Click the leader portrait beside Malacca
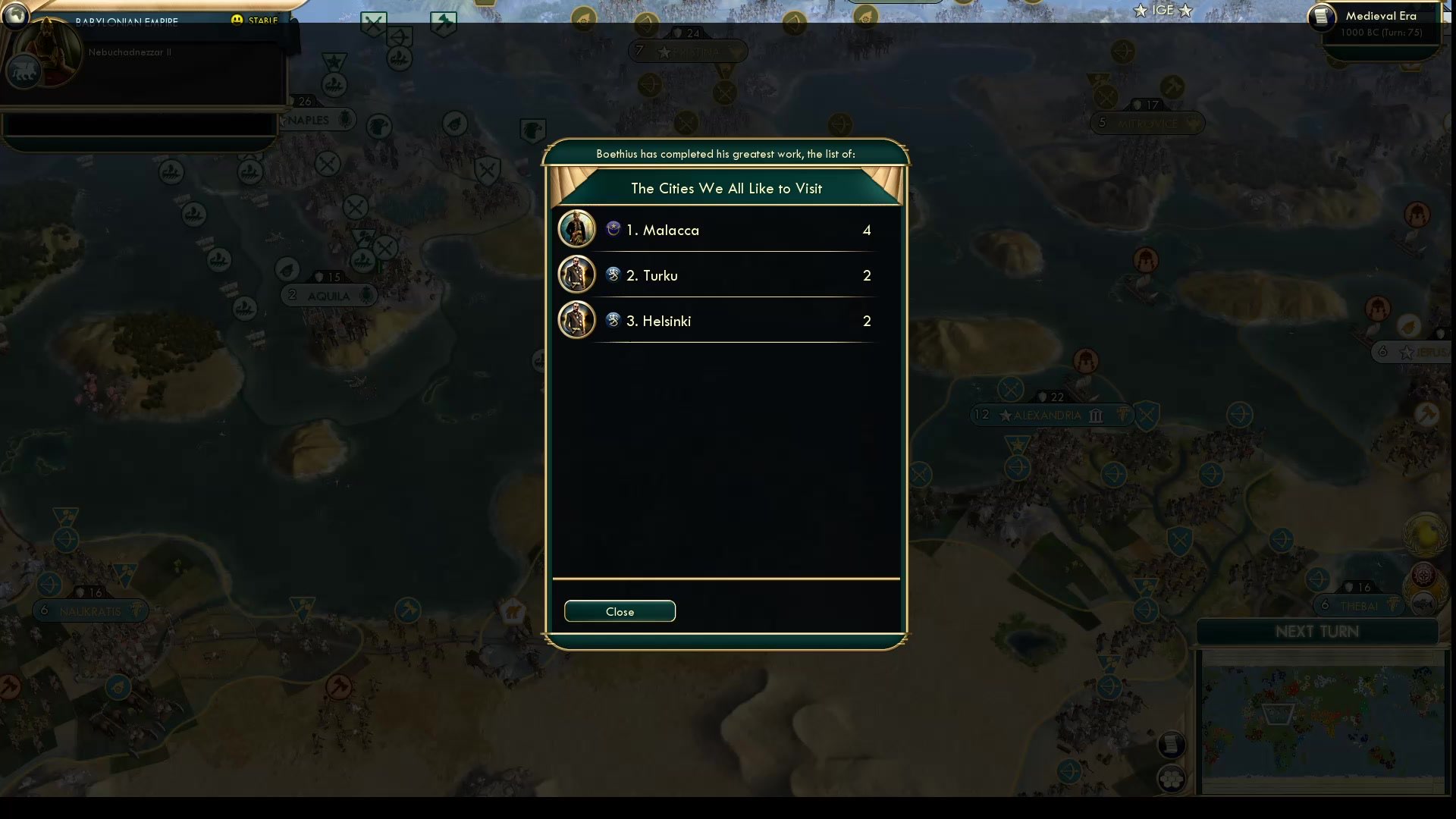The width and height of the screenshot is (1456, 819). coord(576,229)
